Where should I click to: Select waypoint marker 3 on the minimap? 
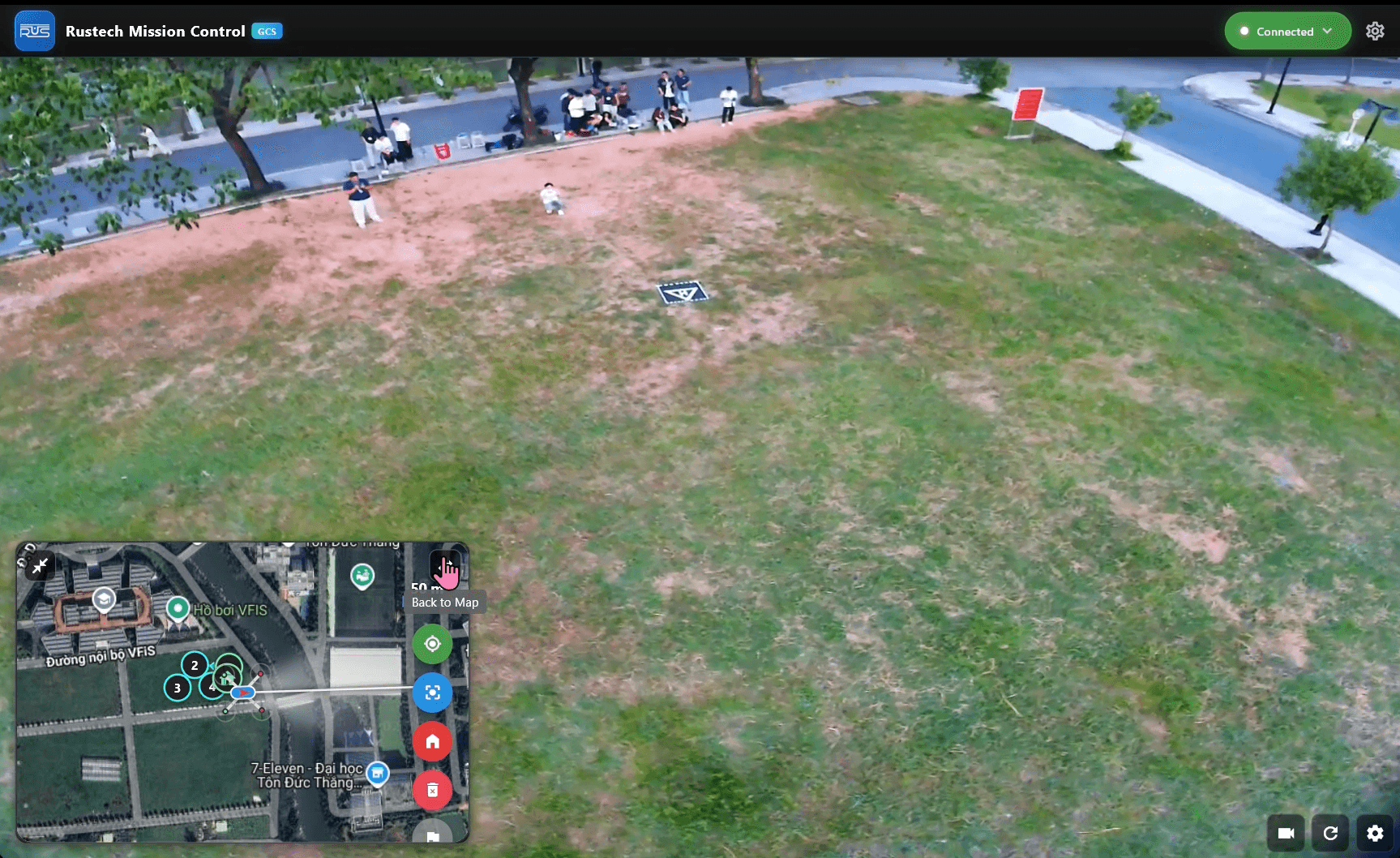[176, 688]
